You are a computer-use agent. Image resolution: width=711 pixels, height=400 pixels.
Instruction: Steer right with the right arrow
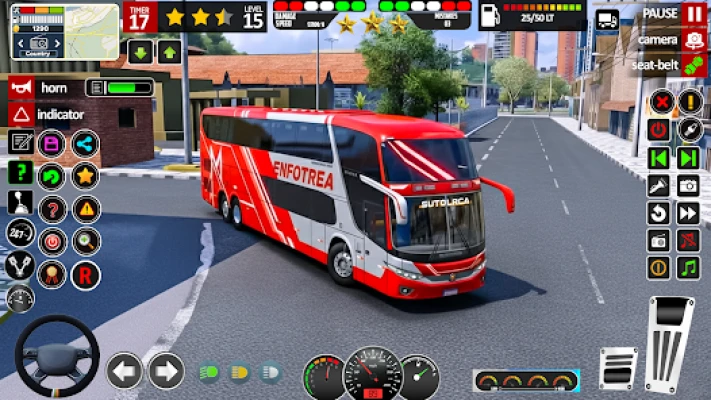click(x=166, y=371)
